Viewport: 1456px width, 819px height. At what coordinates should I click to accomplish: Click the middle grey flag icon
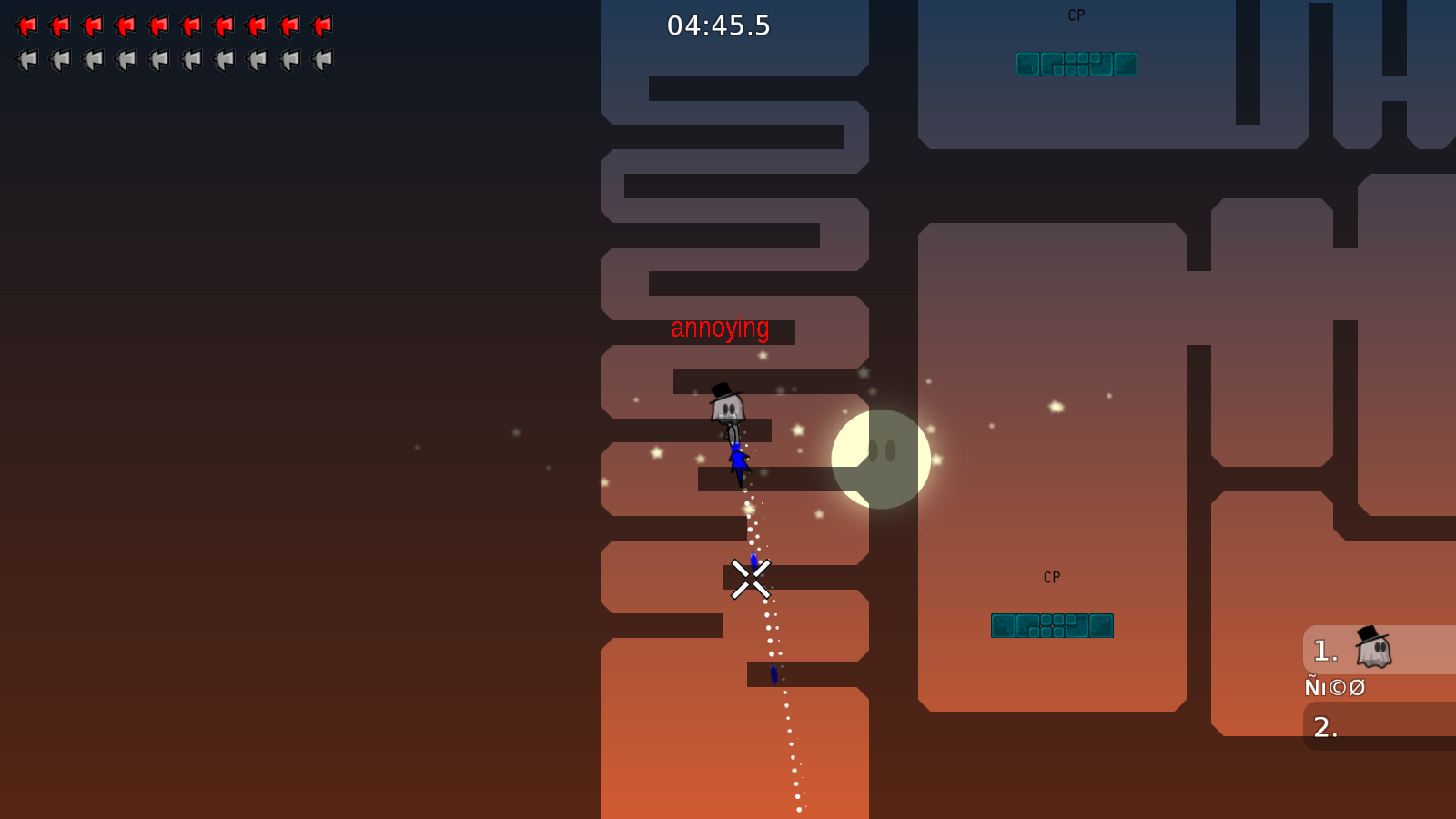pos(159,60)
